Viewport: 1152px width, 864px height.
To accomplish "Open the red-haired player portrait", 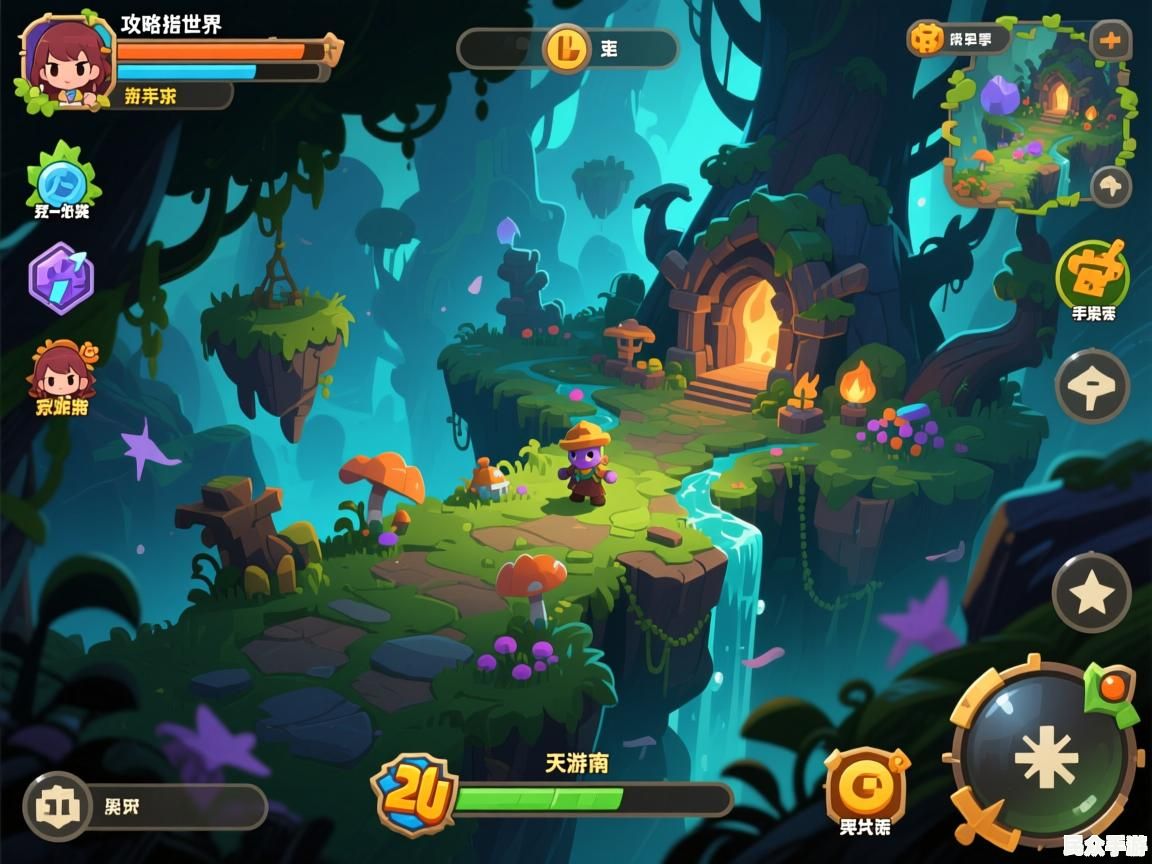I will (60, 62).
